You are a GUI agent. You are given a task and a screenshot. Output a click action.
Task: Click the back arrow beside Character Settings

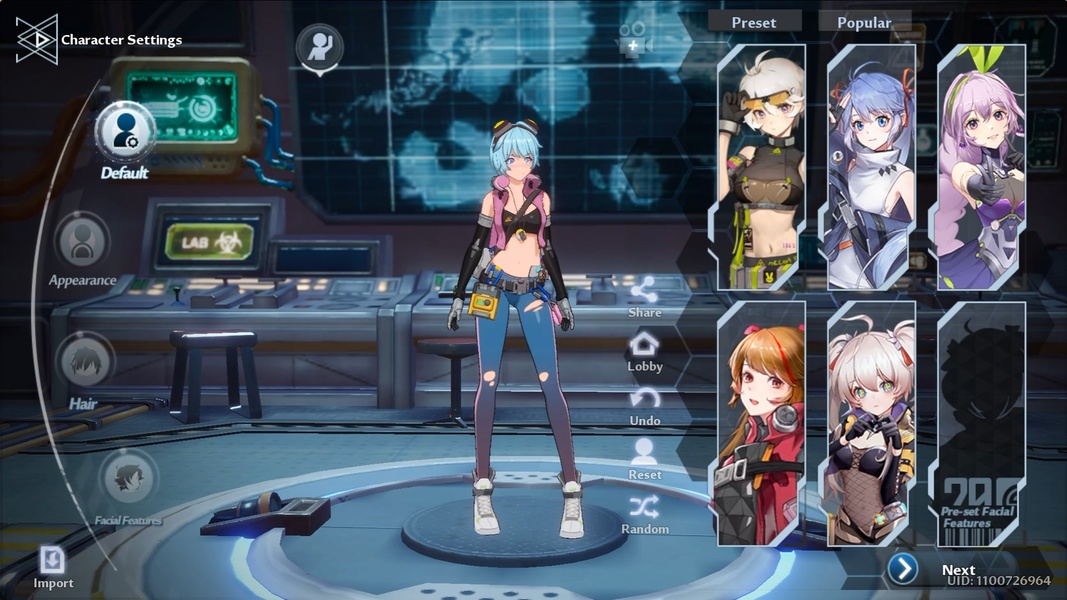[37, 39]
